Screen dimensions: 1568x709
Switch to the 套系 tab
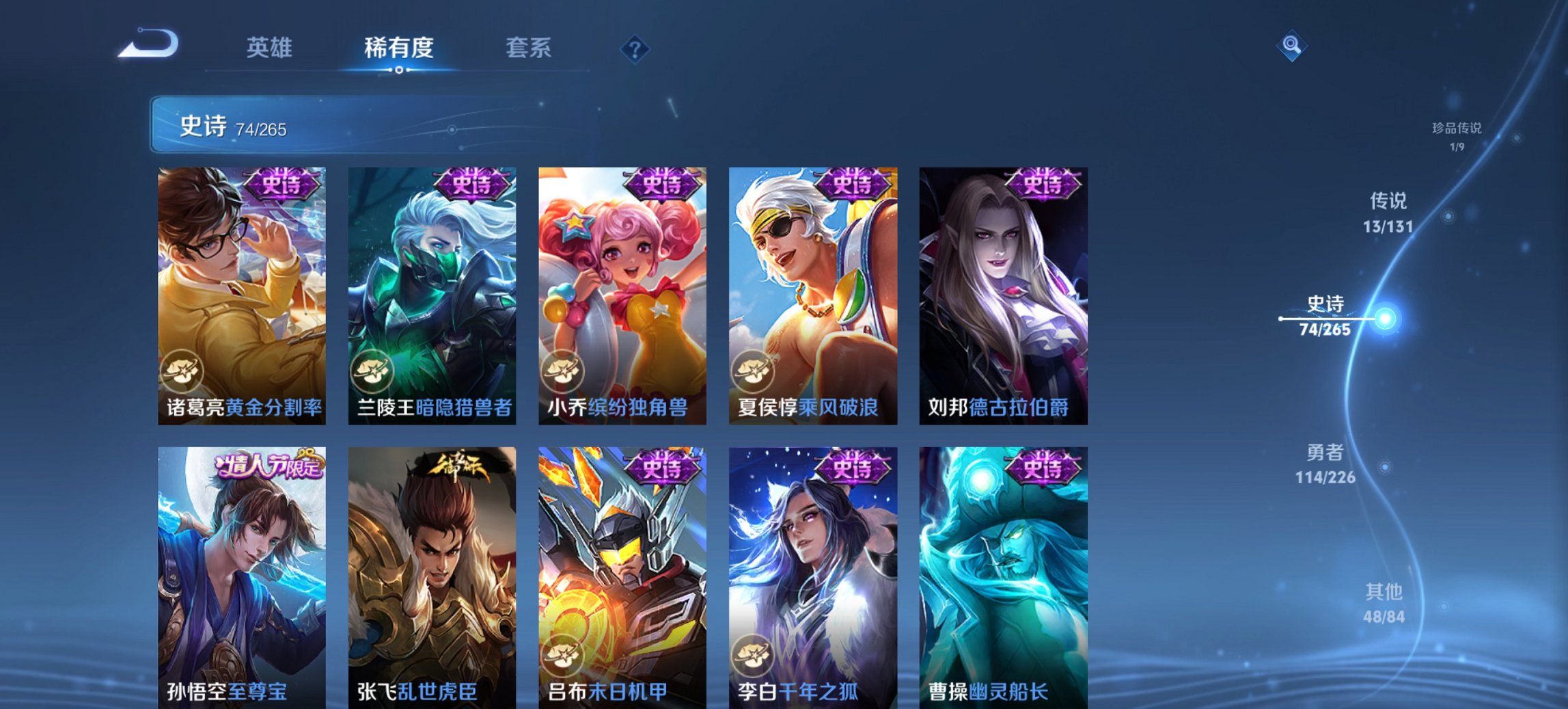pos(529,48)
